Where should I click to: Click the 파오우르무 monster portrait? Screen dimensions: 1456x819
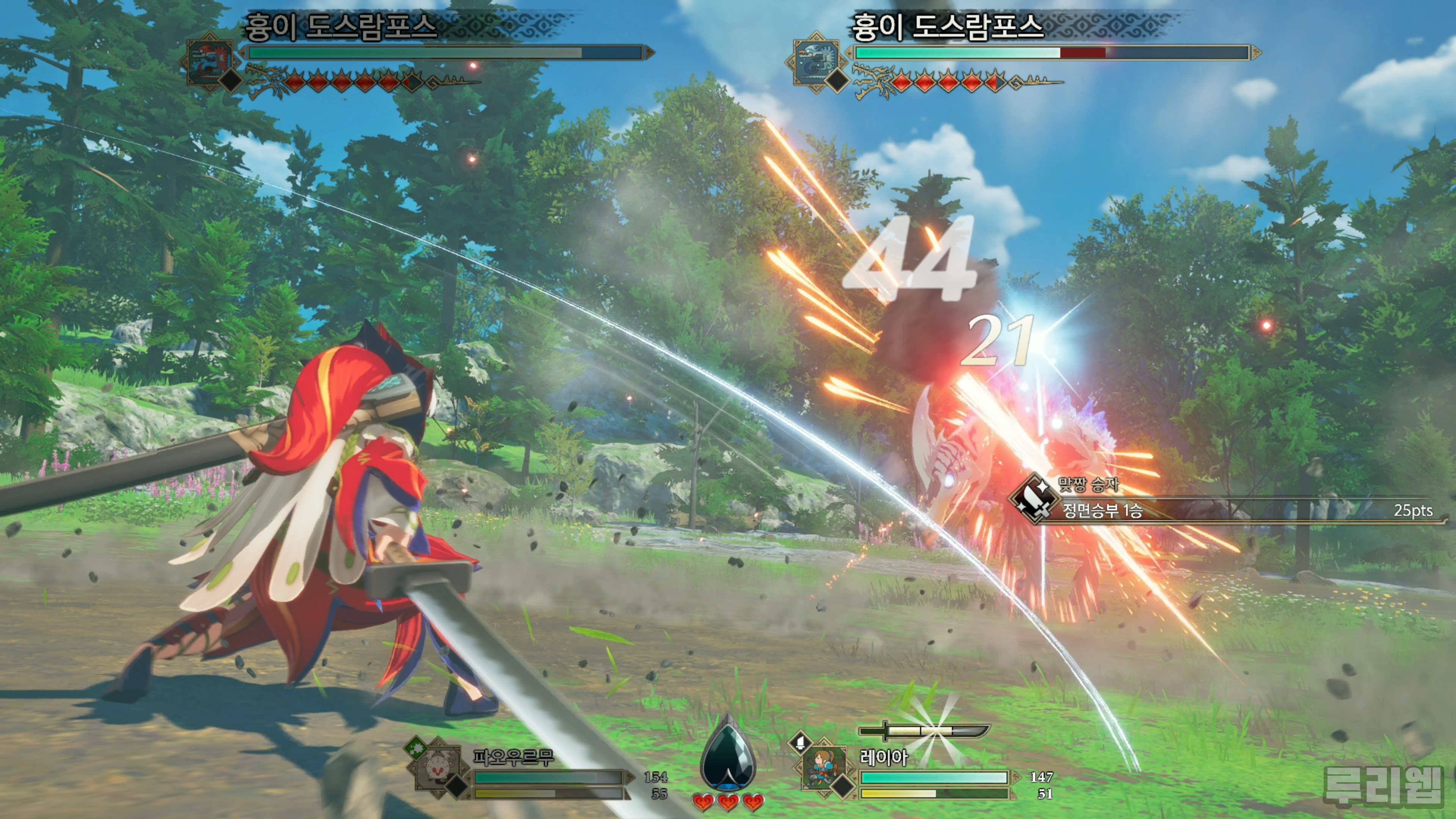coord(438,767)
